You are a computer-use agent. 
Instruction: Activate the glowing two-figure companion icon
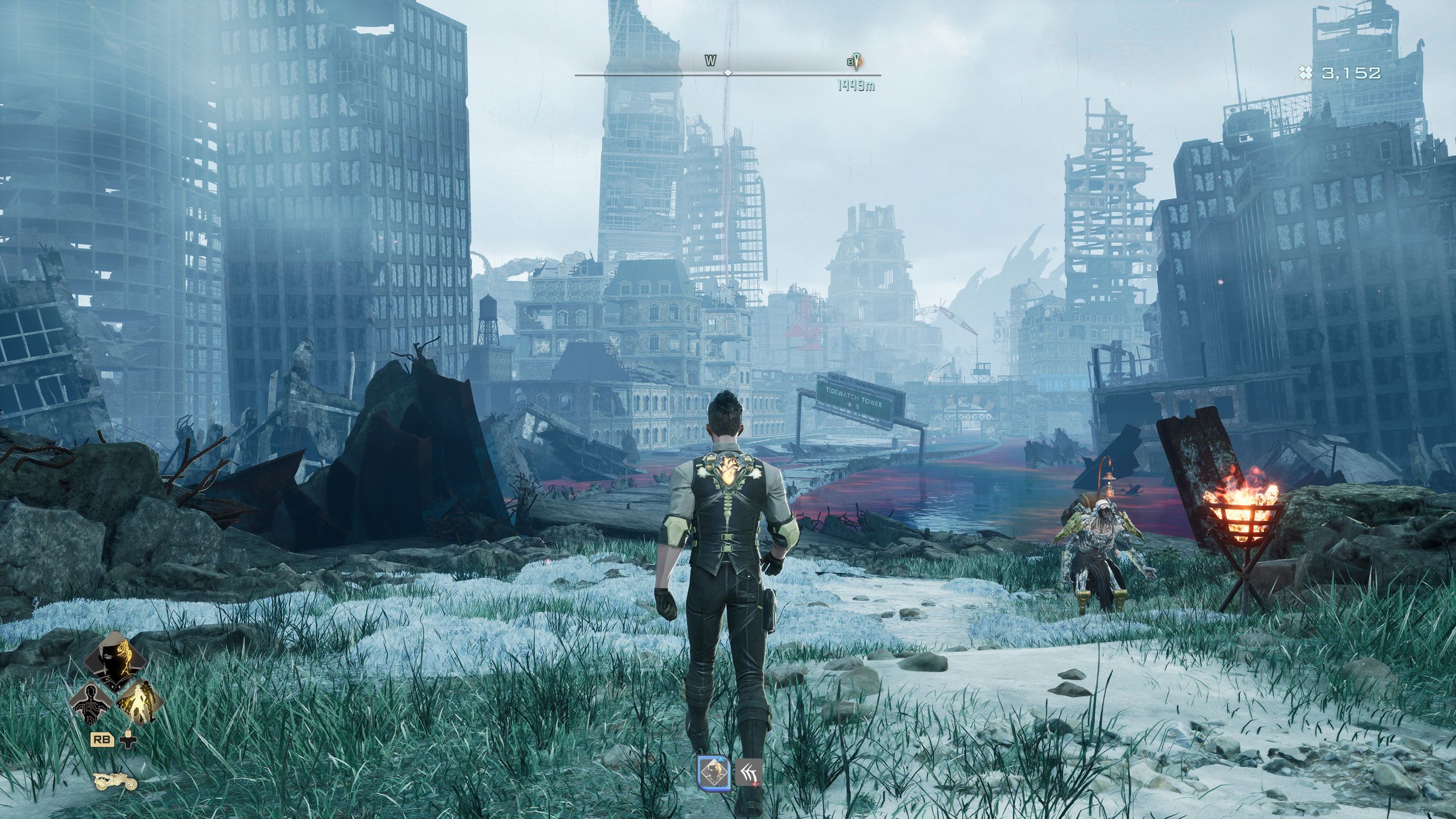point(140,703)
